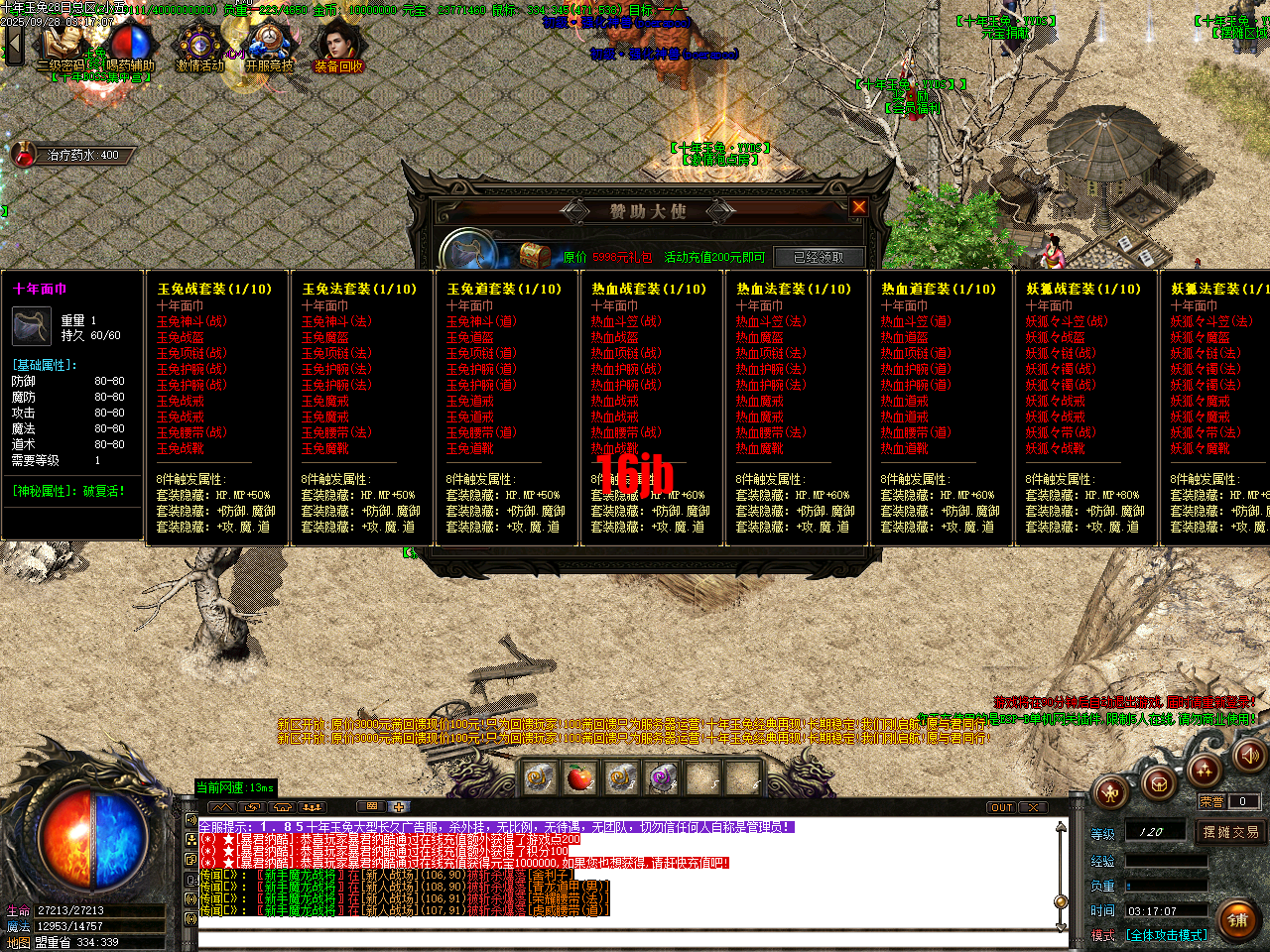The width and height of the screenshot is (1270, 952).
Task: View the 妖狐战套装 set panel
Action: [1085, 290]
